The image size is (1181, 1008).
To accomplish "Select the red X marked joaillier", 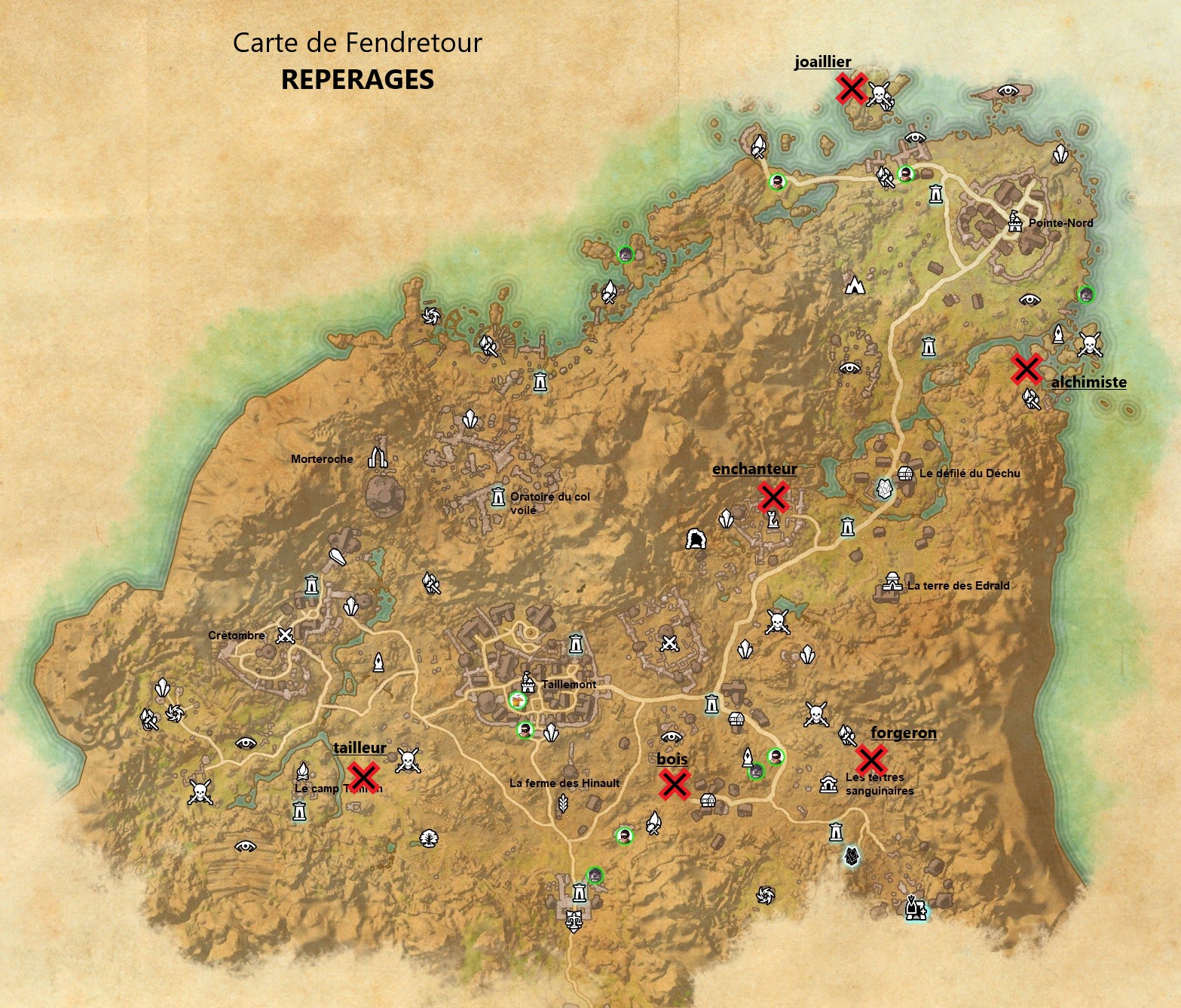I will pos(851,89).
